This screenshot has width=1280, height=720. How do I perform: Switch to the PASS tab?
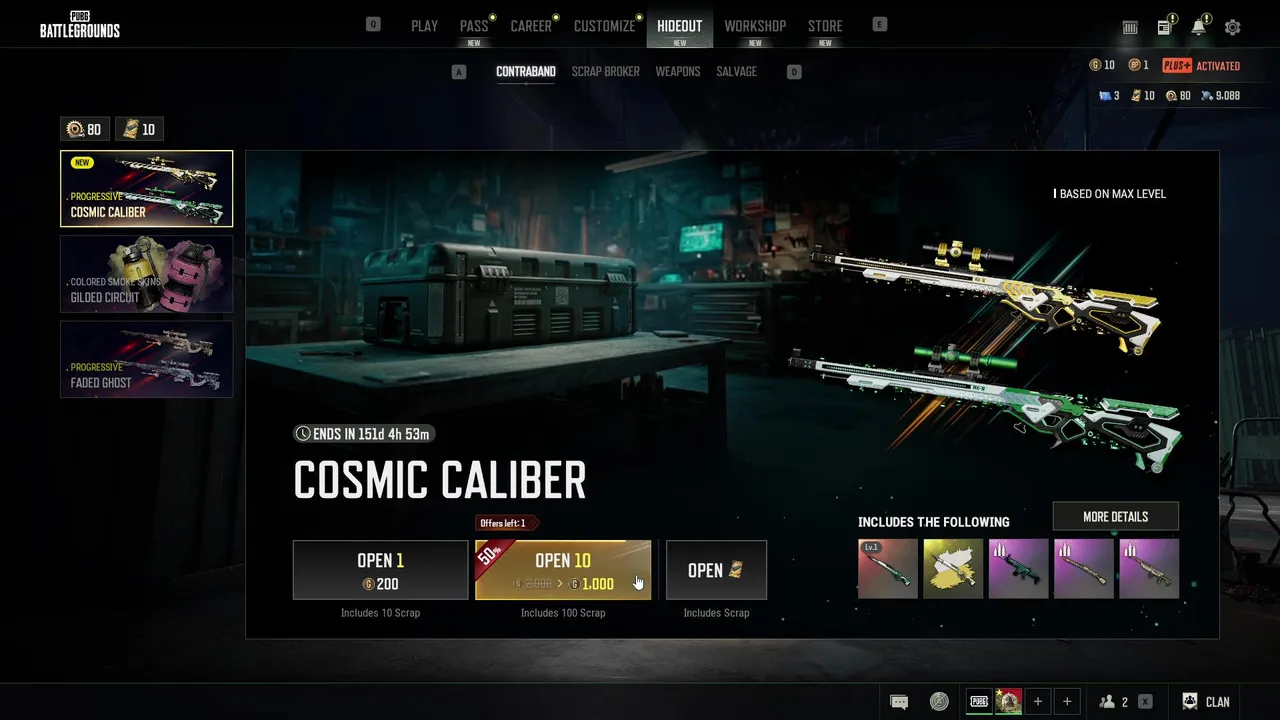[x=474, y=26]
